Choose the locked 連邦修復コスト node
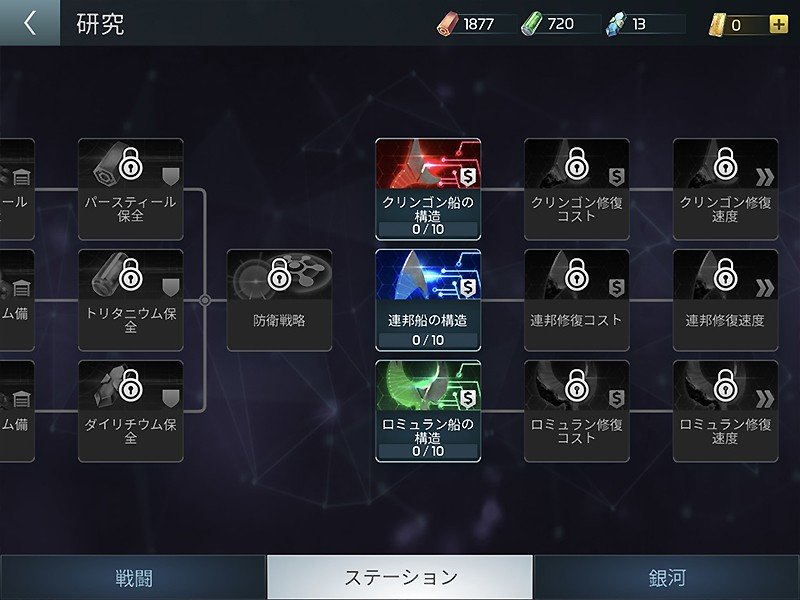The image size is (800, 600). (x=577, y=300)
